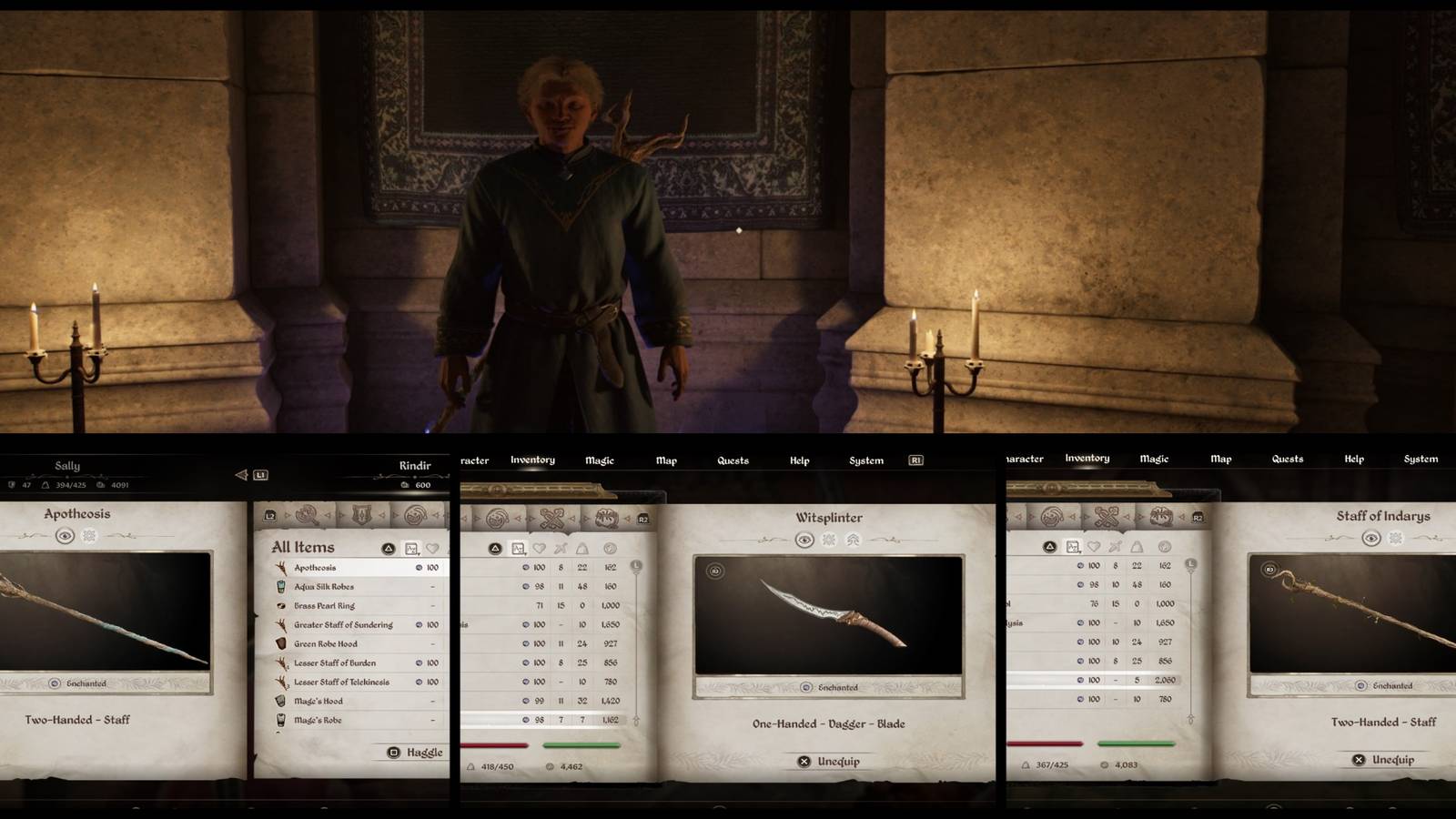Unequip the Witsplinter dagger

(830, 763)
